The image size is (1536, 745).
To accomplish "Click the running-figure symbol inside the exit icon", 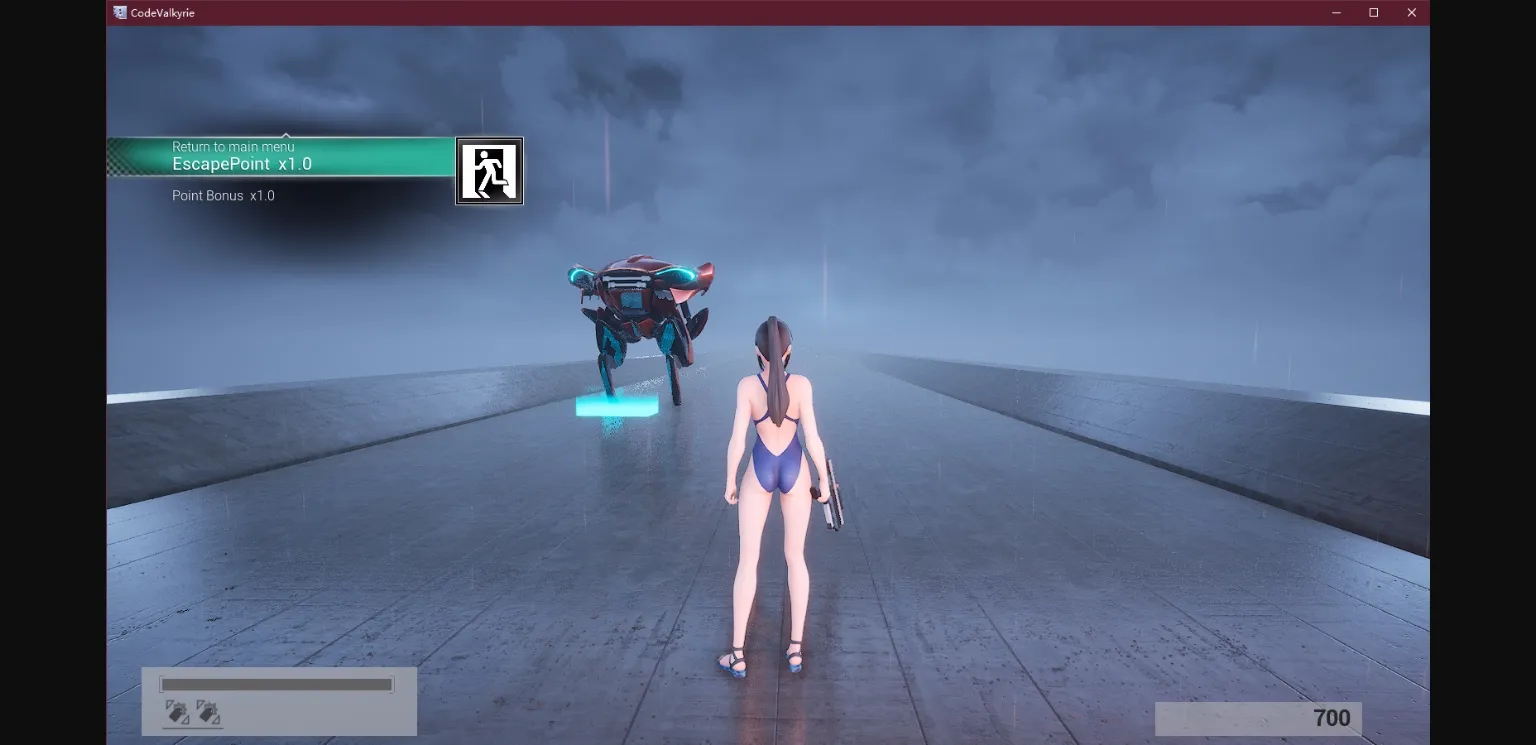I will (x=489, y=171).
